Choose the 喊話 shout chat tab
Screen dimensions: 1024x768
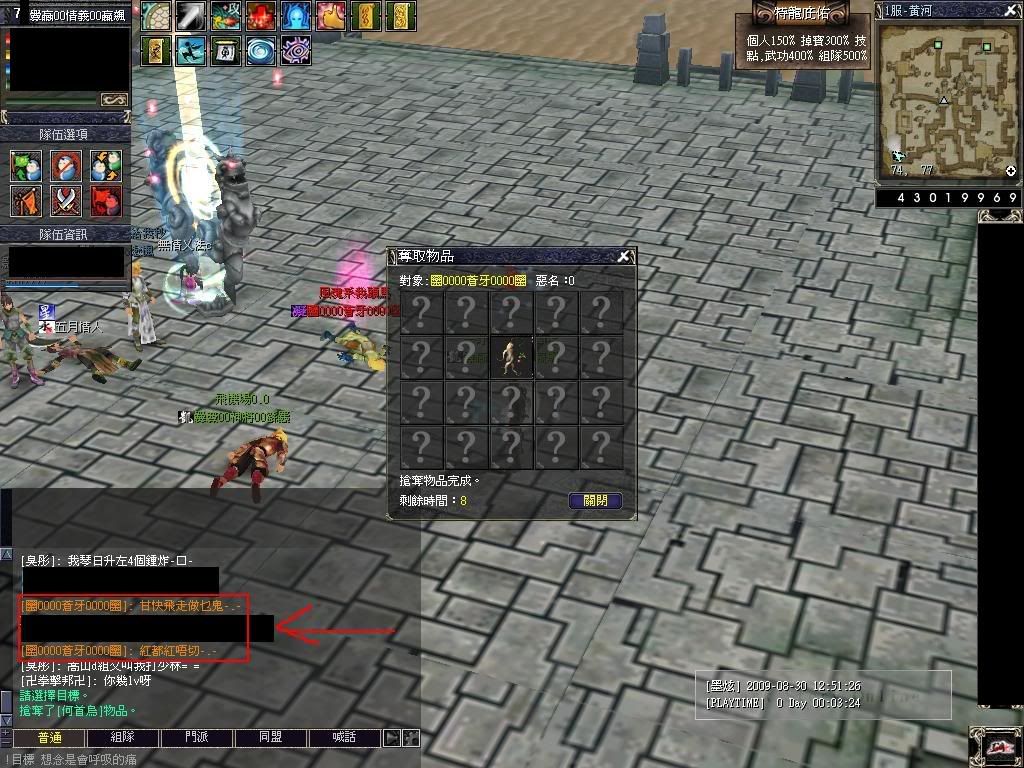[x=344, y=738]
